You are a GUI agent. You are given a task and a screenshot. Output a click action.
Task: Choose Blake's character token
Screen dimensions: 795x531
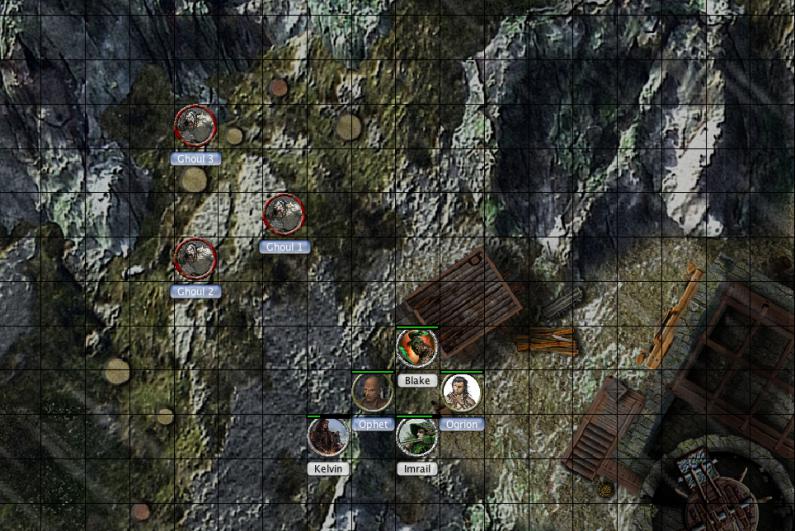click(416, 348)
